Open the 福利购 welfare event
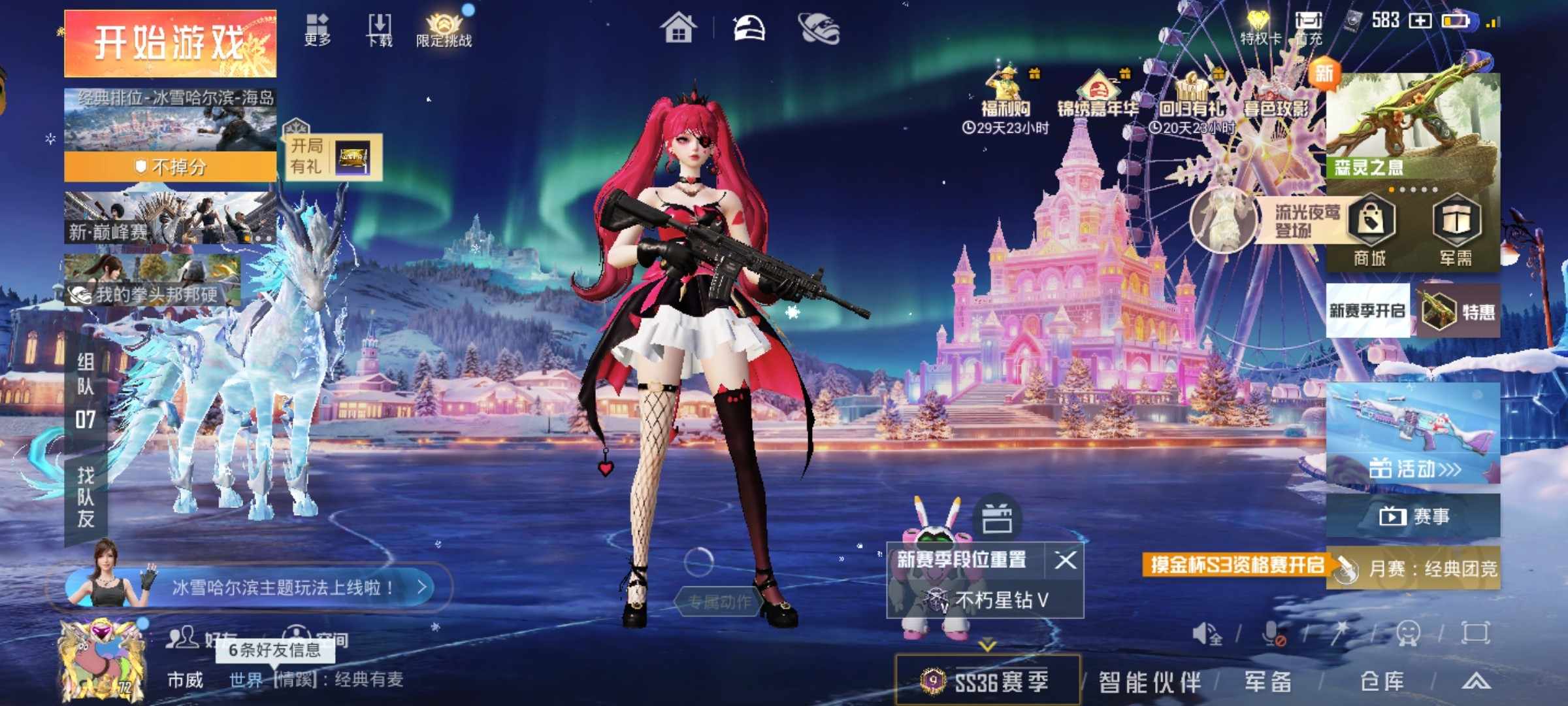 click(x=1006, y=98)
